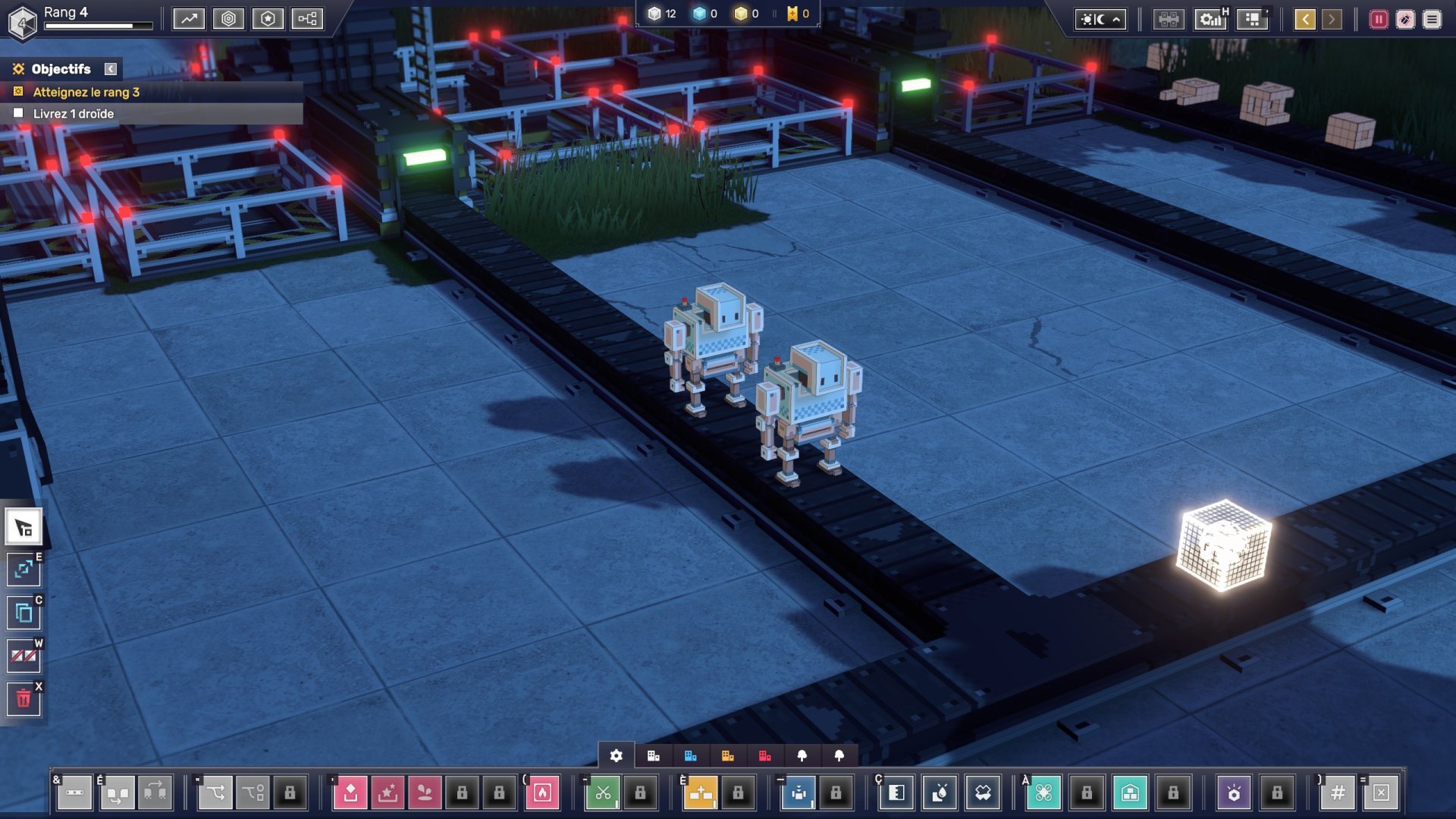Toggle the 'Livrez 1 droïde' objective checkbox
The width and height of the screenshot is (1456, 819).
pos(18,113)
